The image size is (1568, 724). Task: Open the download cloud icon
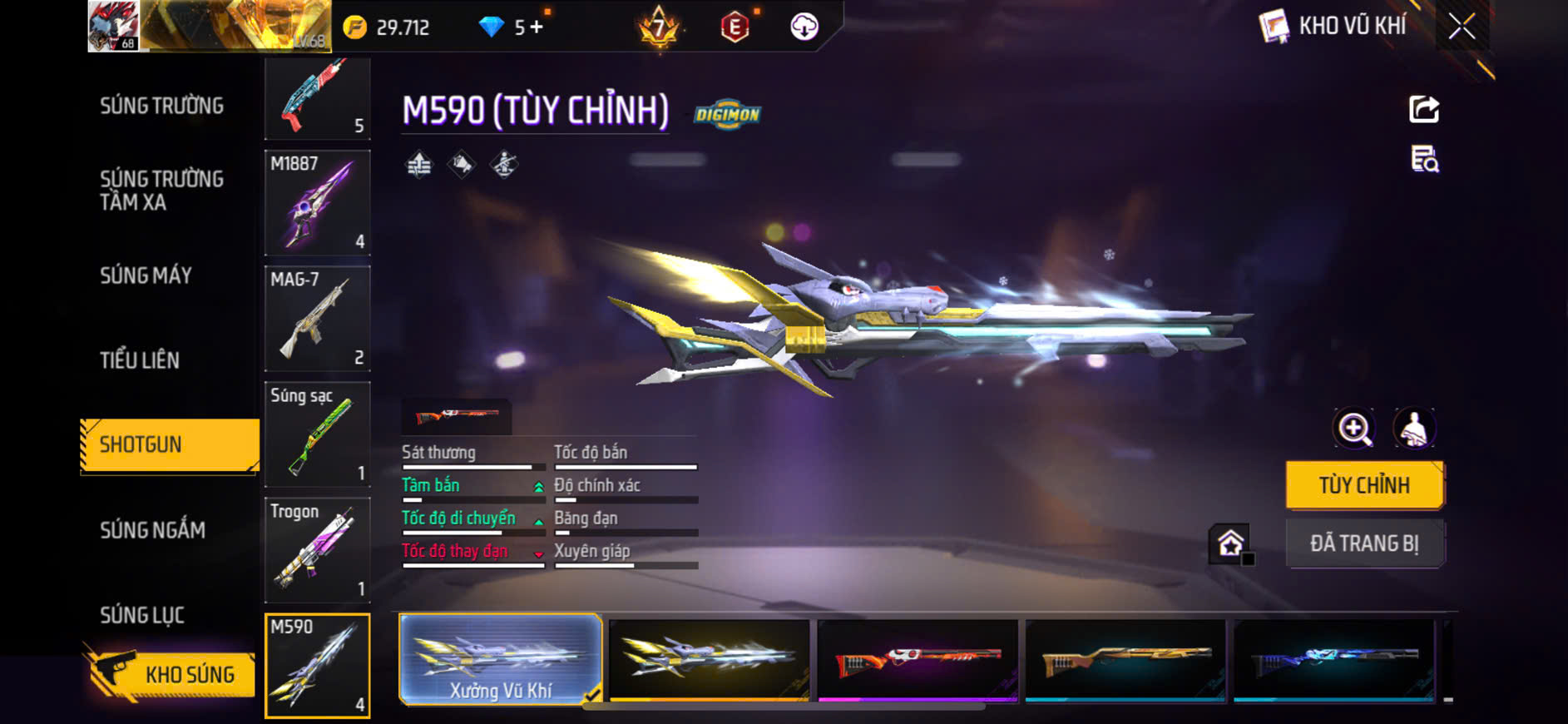point(804,27)
